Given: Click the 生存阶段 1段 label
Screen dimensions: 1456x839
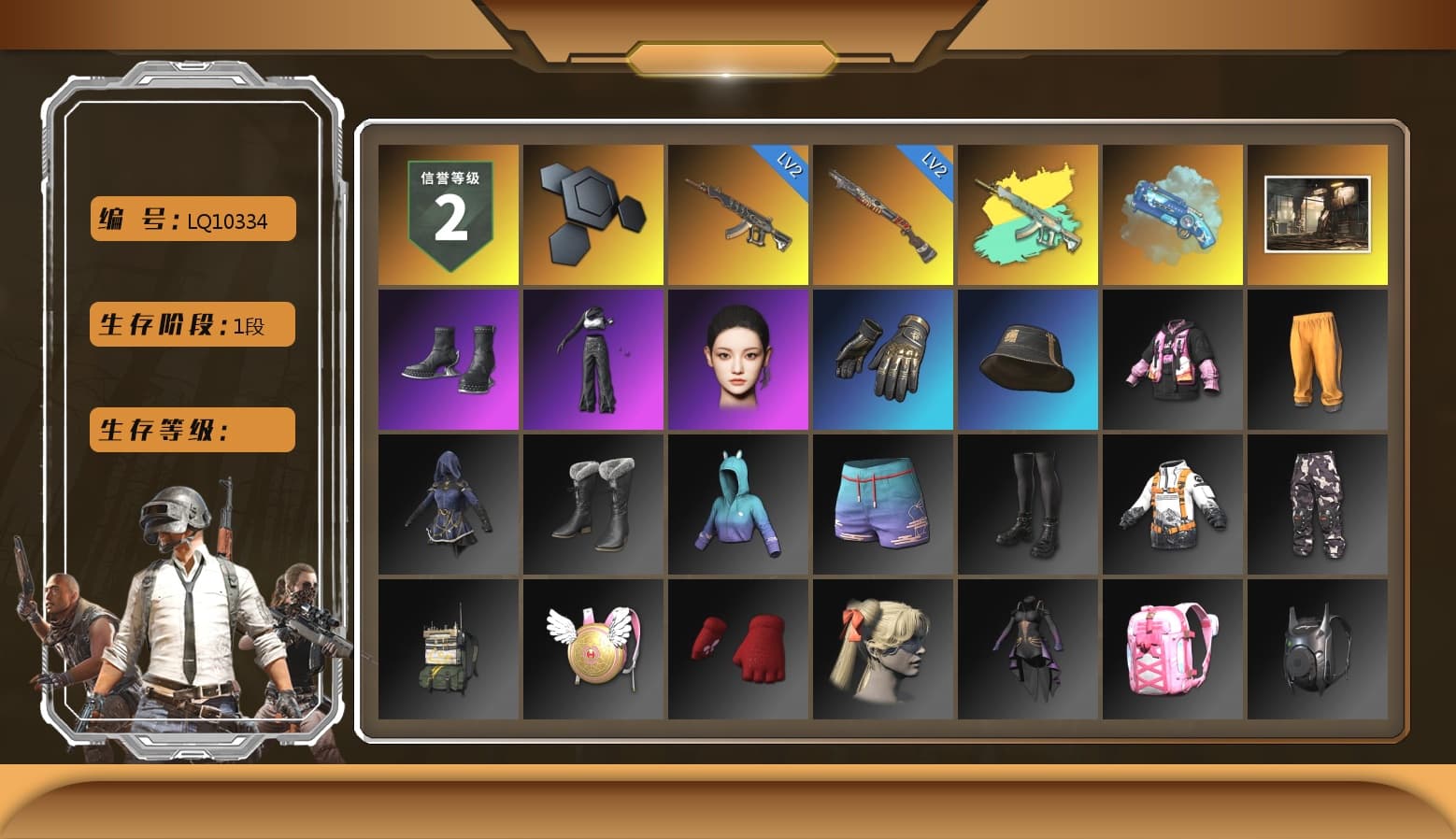Looking at the screenshot, I should pos(191,324).
